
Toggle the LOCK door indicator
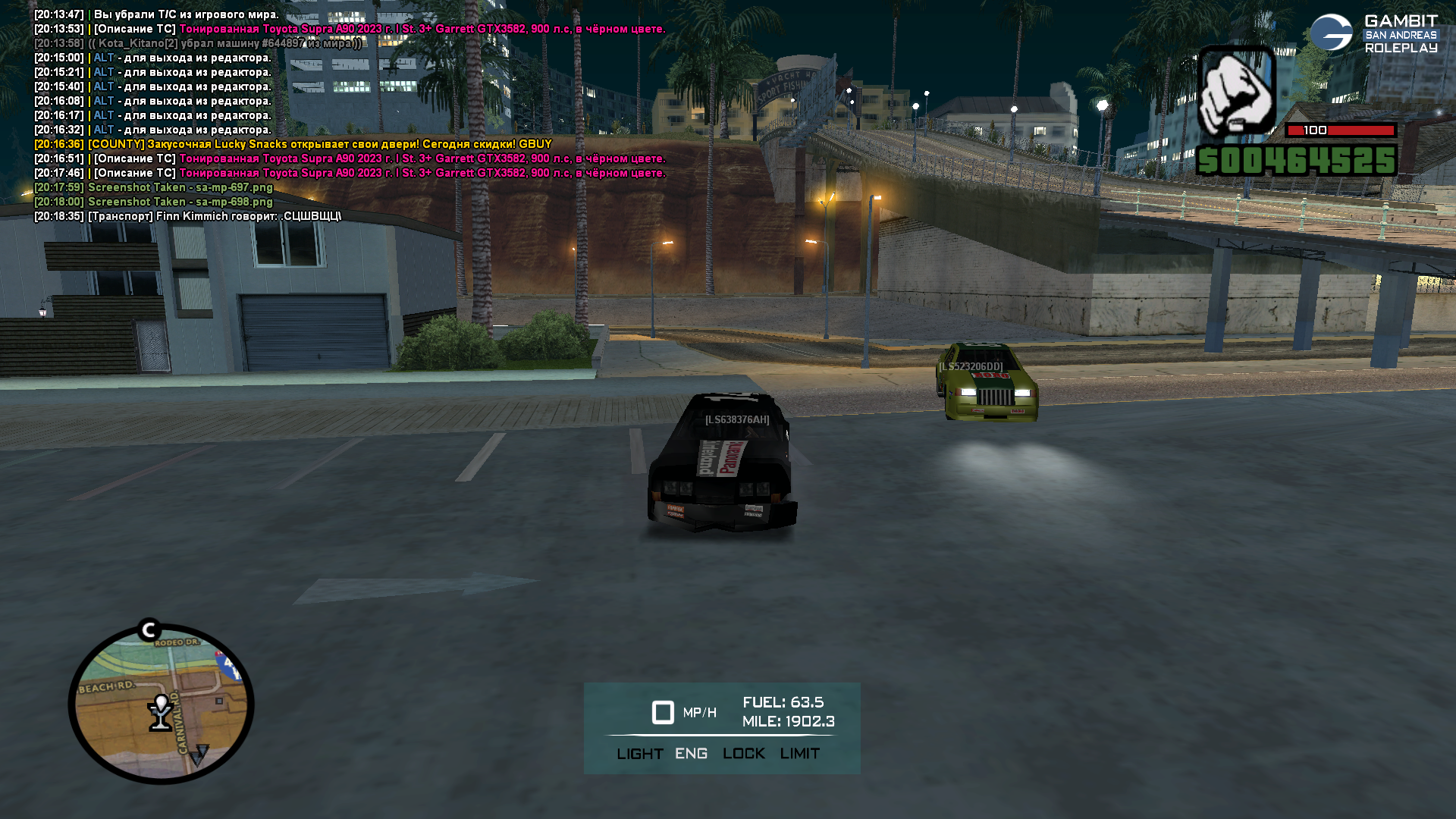pyautogui.click(x=743, y=754)
